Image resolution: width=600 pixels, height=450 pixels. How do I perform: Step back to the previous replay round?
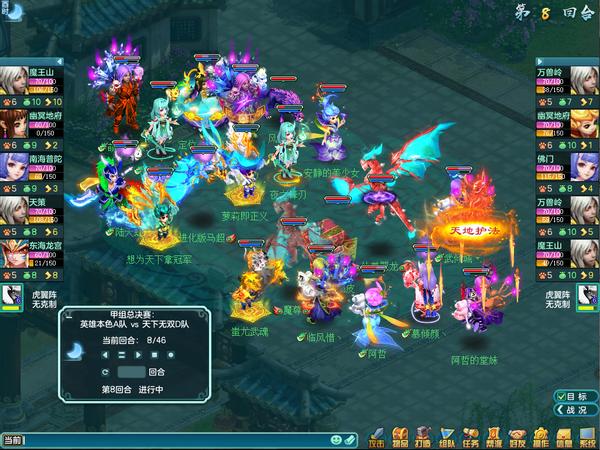[107, 354]
